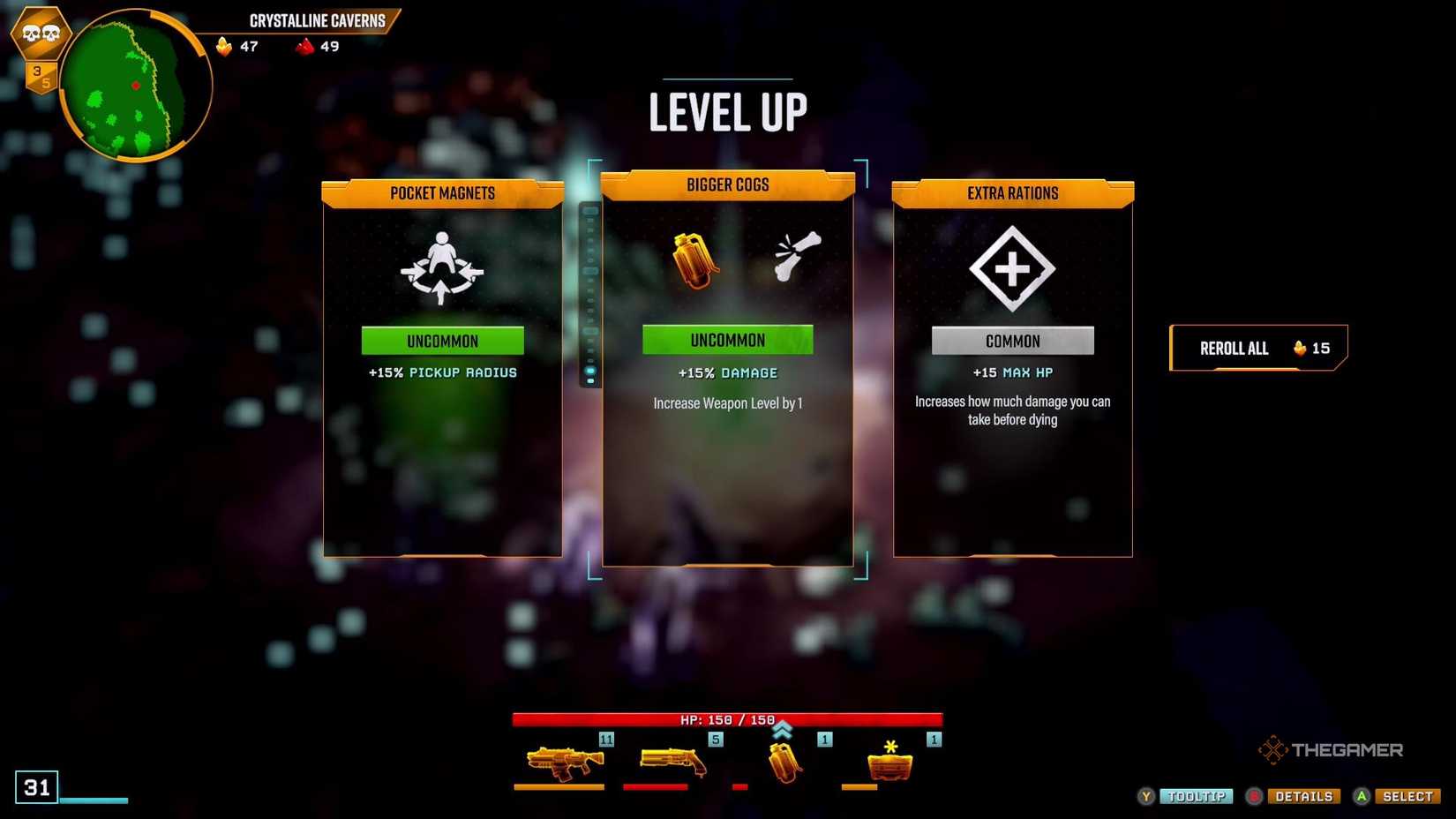
Task: Click the gold crystal currency icon showing 47
Action: click(x=223, y=46)
